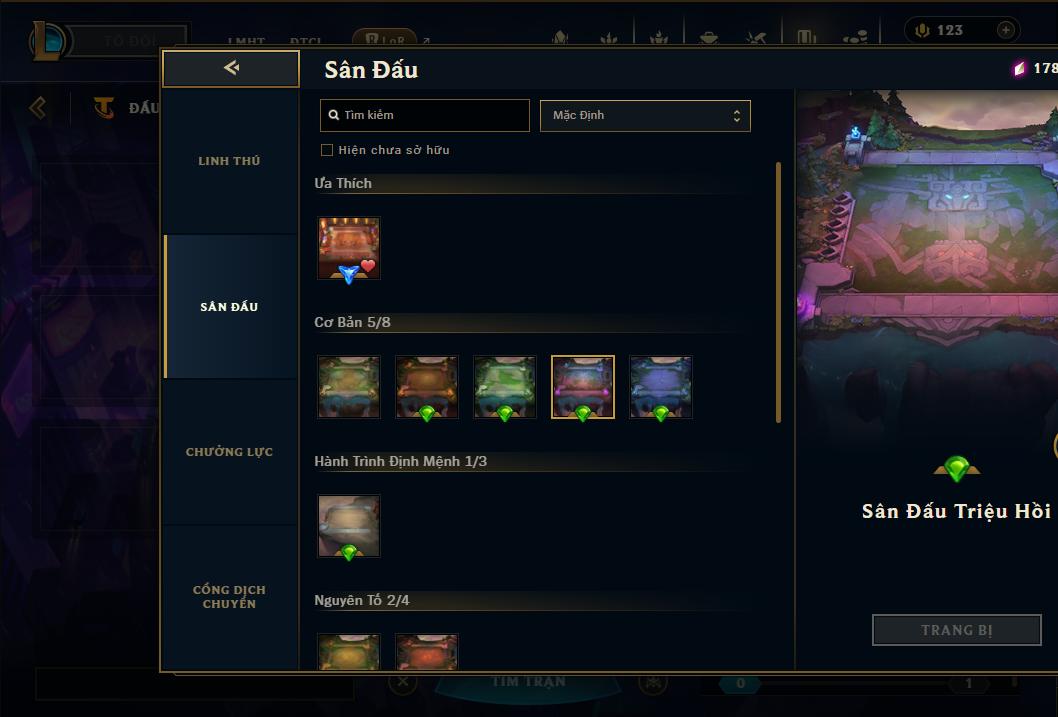Select the Sân Đấu tab

(229, 307)
